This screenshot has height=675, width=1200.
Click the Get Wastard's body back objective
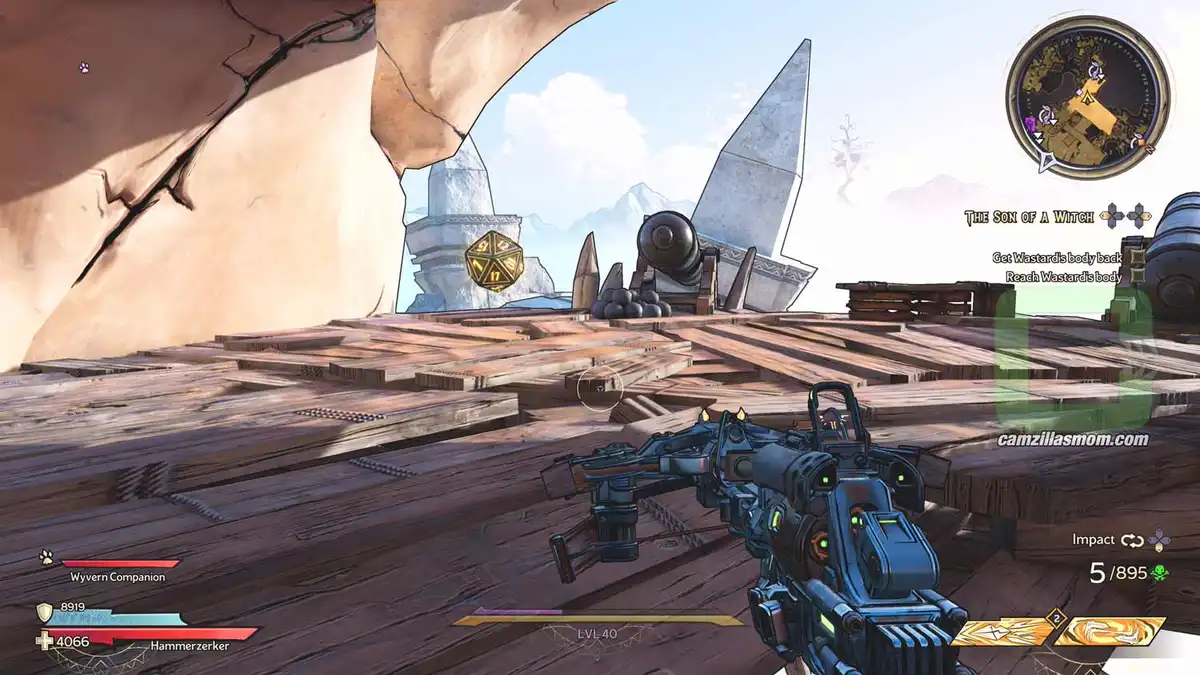[1056, 257]
